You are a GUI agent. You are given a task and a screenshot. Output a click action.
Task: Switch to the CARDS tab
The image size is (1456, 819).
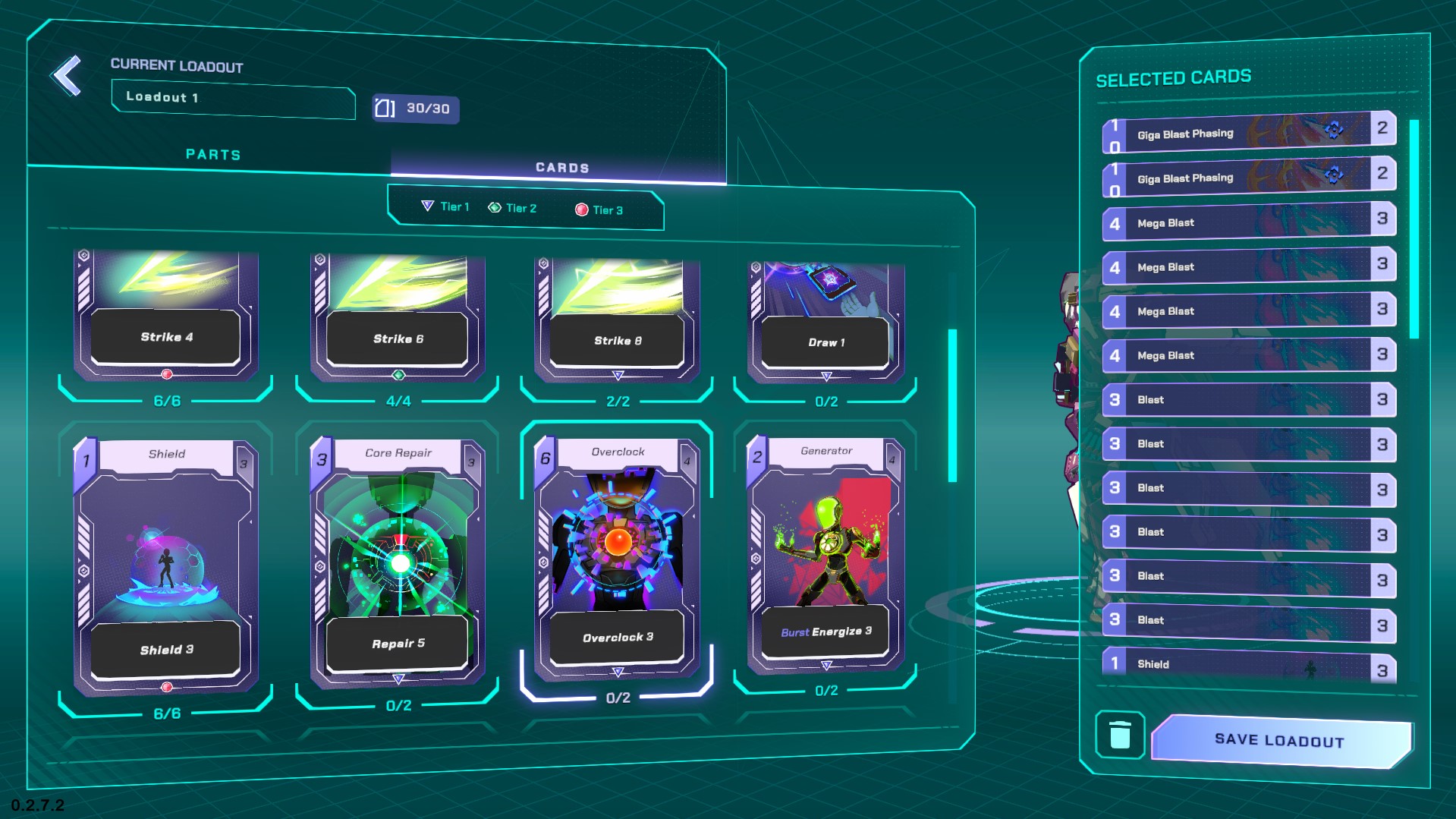(x=561, y=166)
